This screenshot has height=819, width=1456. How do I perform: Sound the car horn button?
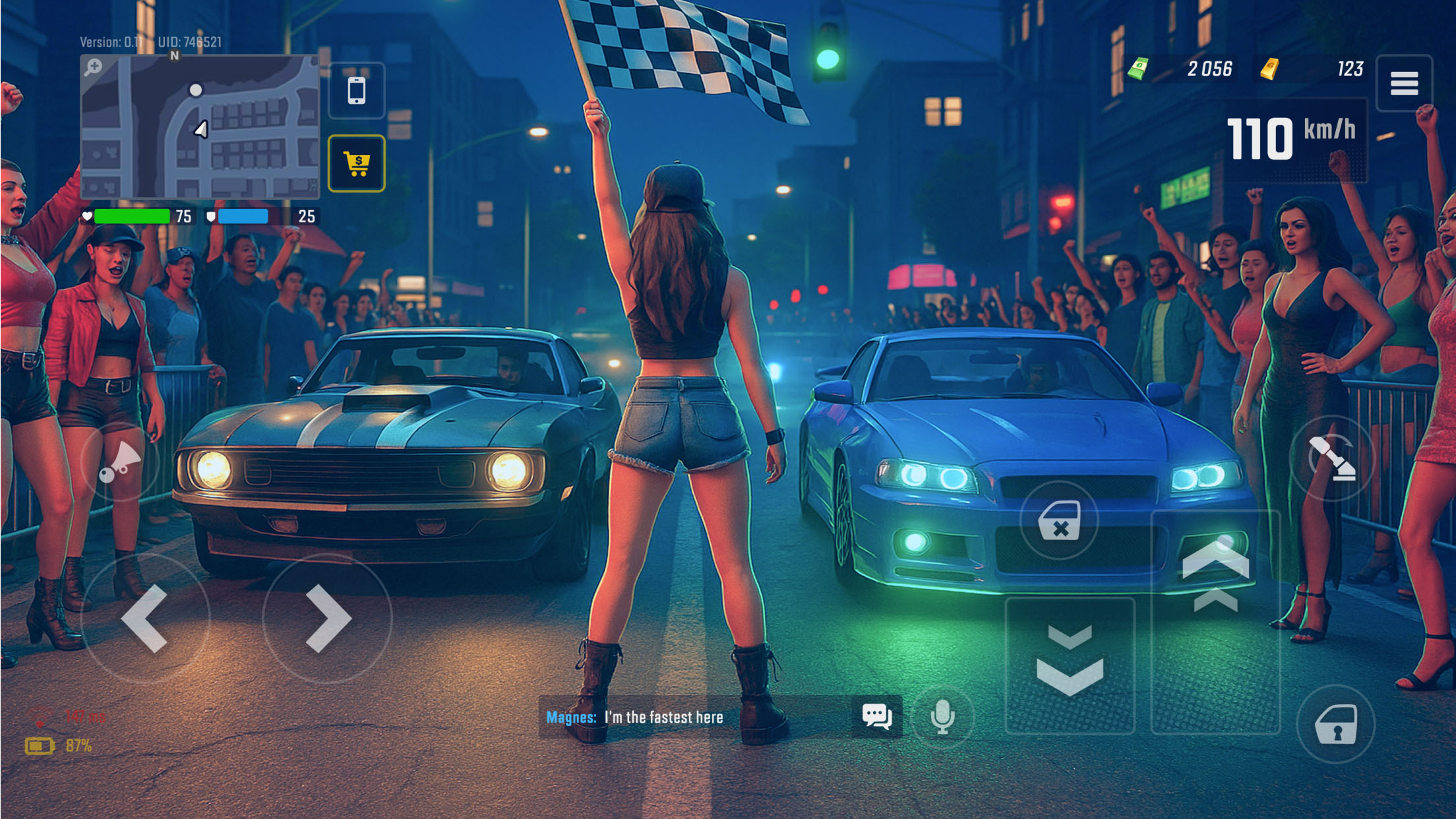[119, 462]
